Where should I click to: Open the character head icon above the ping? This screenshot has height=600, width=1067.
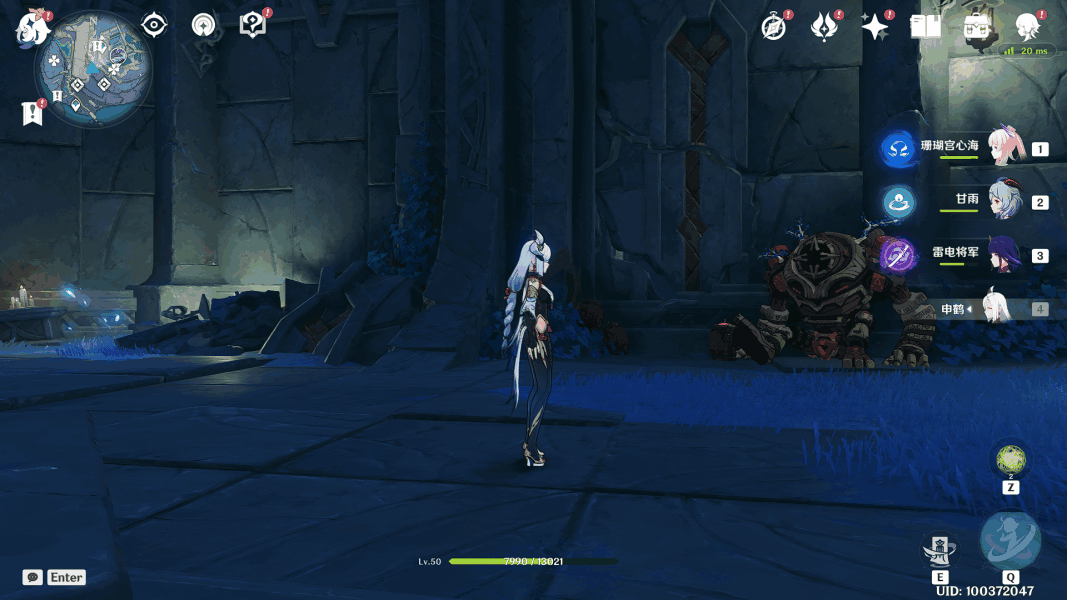1027,26
